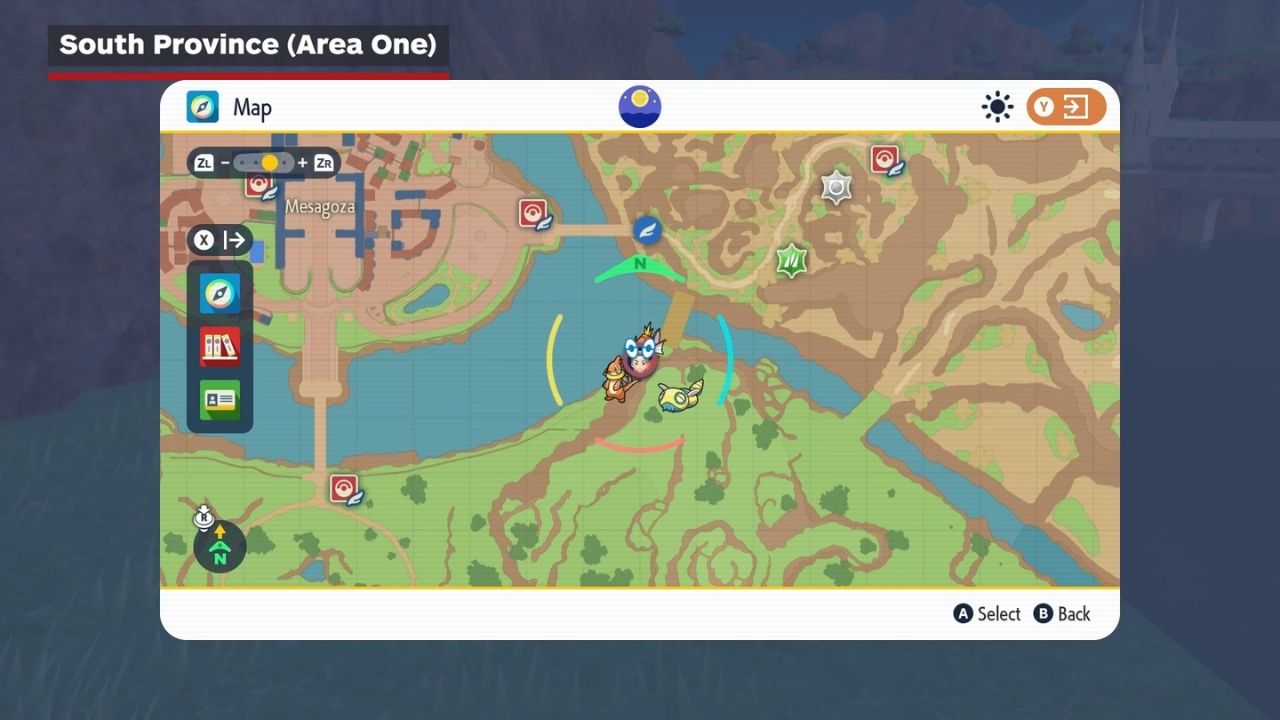
Task: Close the map with the orange exit button
Action: pos(1065,107)
